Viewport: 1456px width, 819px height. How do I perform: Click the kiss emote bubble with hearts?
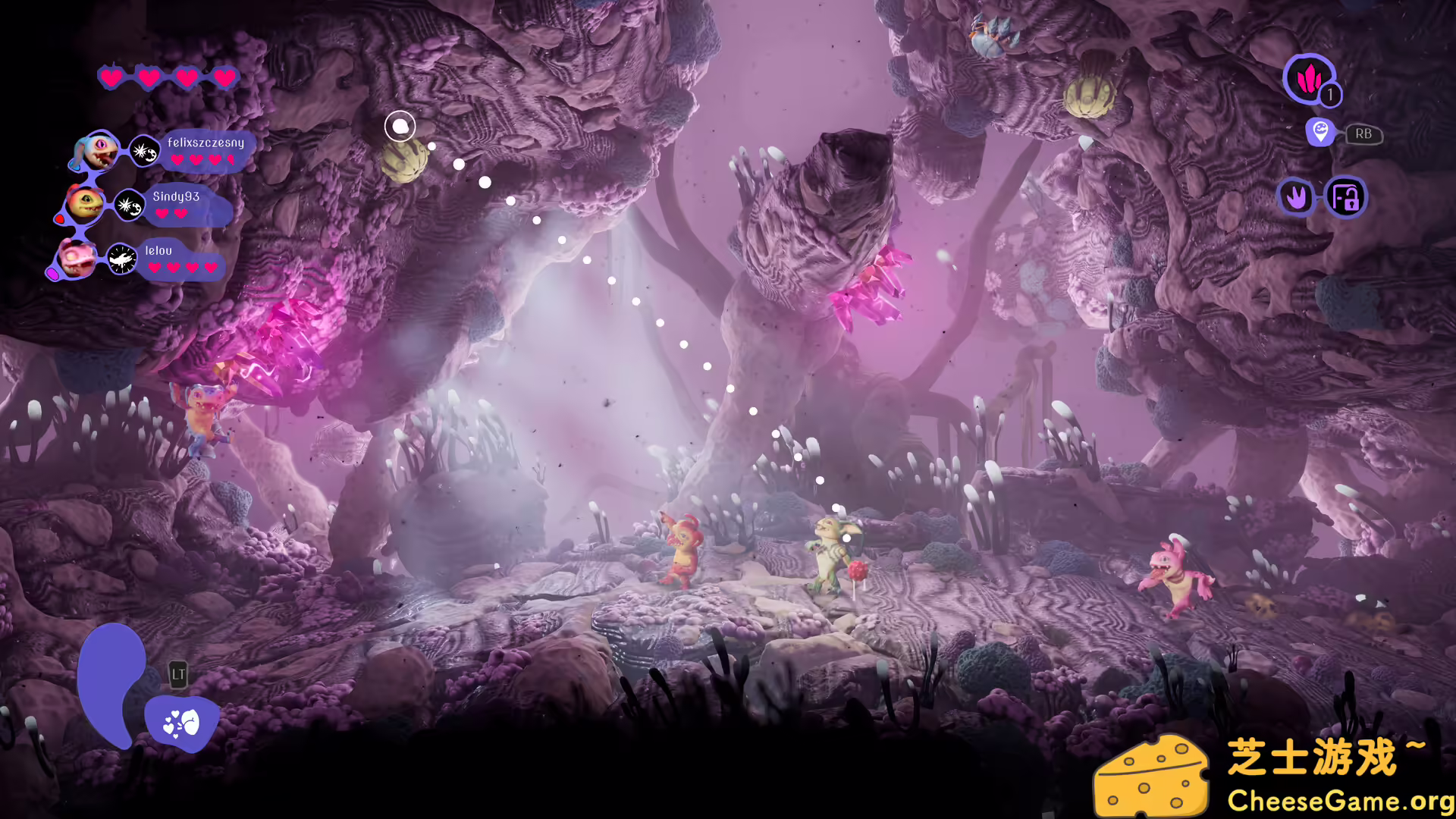[x=180, y=720]
